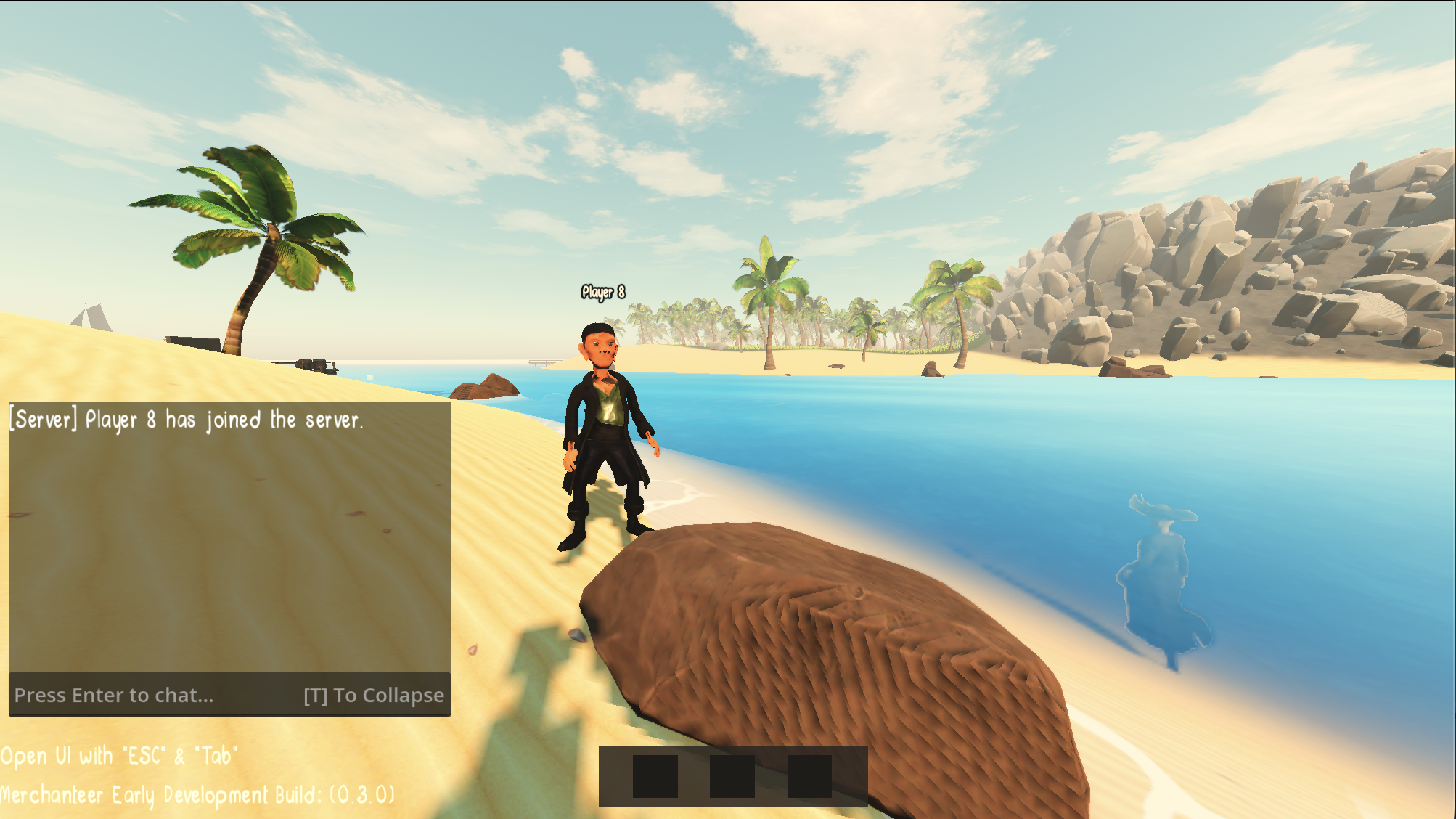Click the ghostly figure in the water
The image size is (1456, 819).
pyautogui.click(x=1161, y=574)
